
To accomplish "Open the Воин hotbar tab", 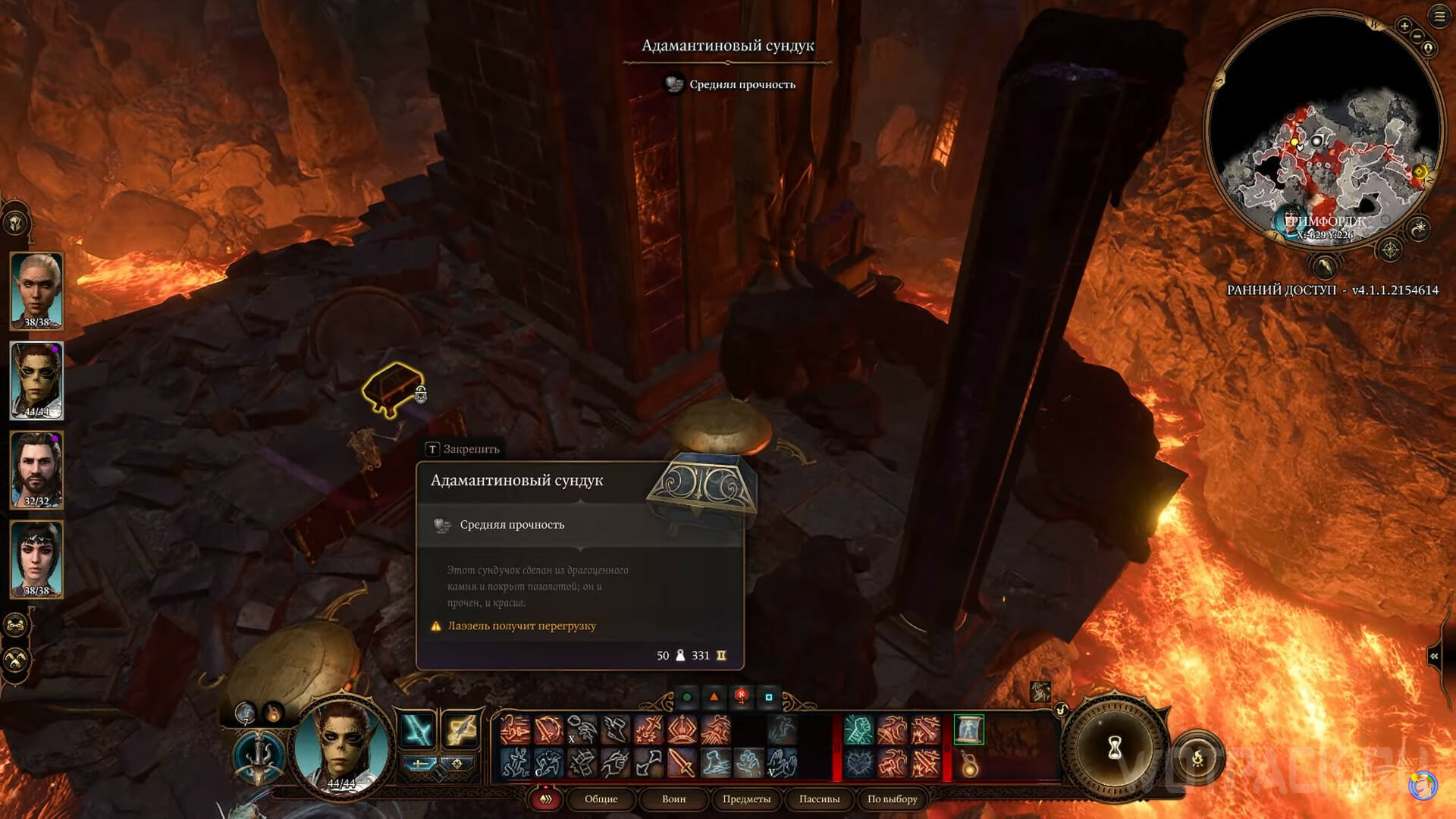I will click(673, 799).
